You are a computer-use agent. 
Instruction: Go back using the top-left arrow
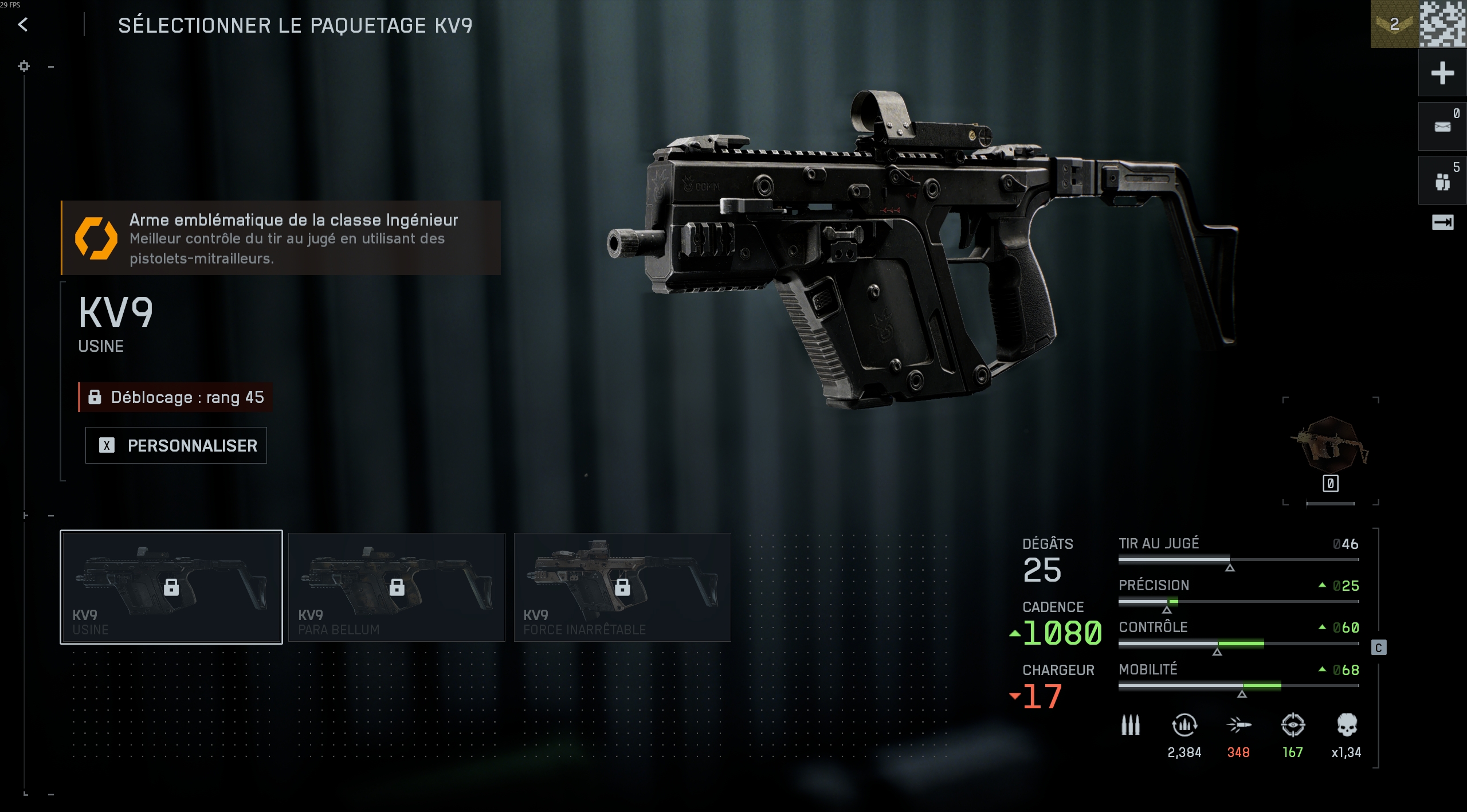pos(23,25)
